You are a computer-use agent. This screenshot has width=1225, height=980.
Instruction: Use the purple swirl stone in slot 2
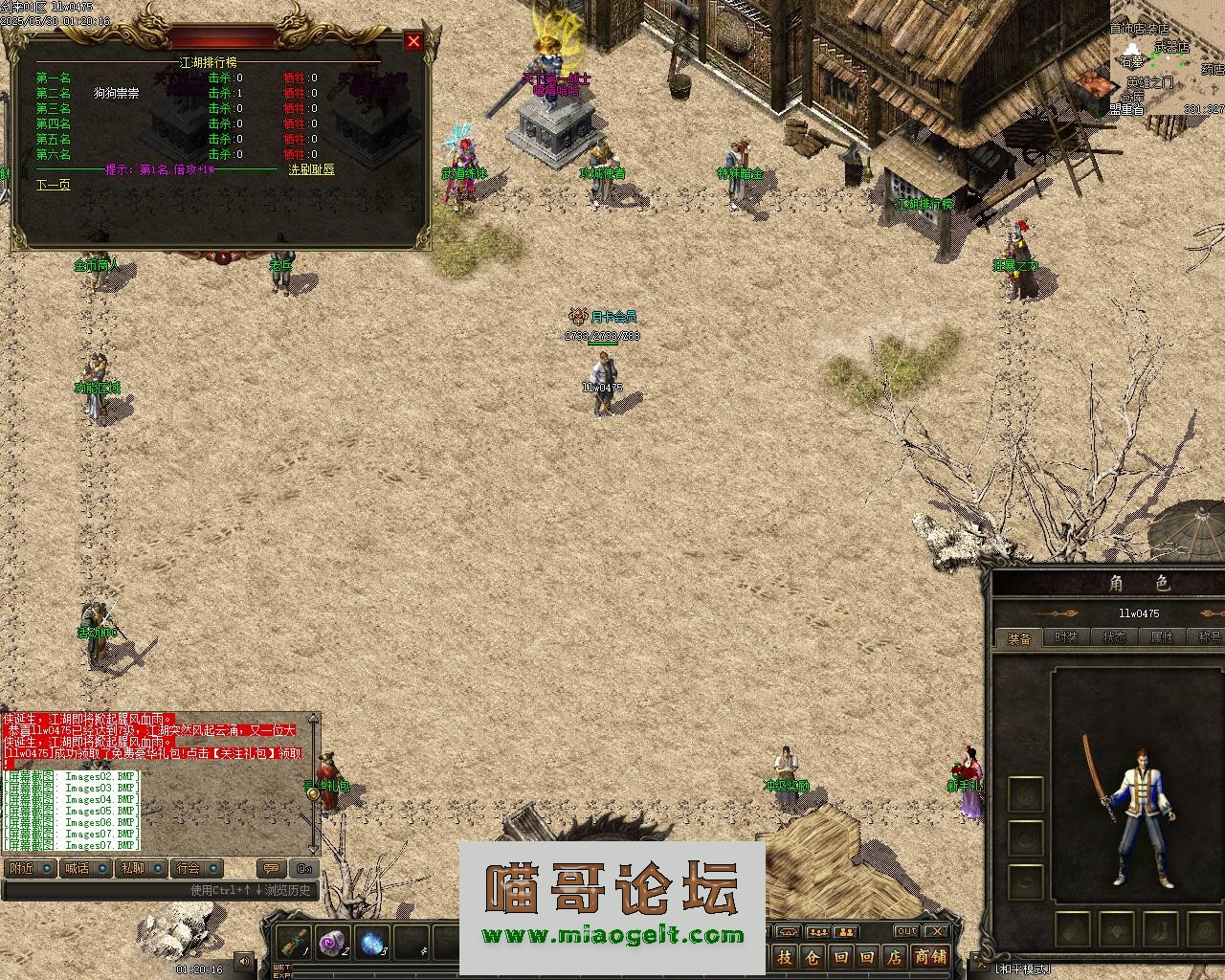332,943
